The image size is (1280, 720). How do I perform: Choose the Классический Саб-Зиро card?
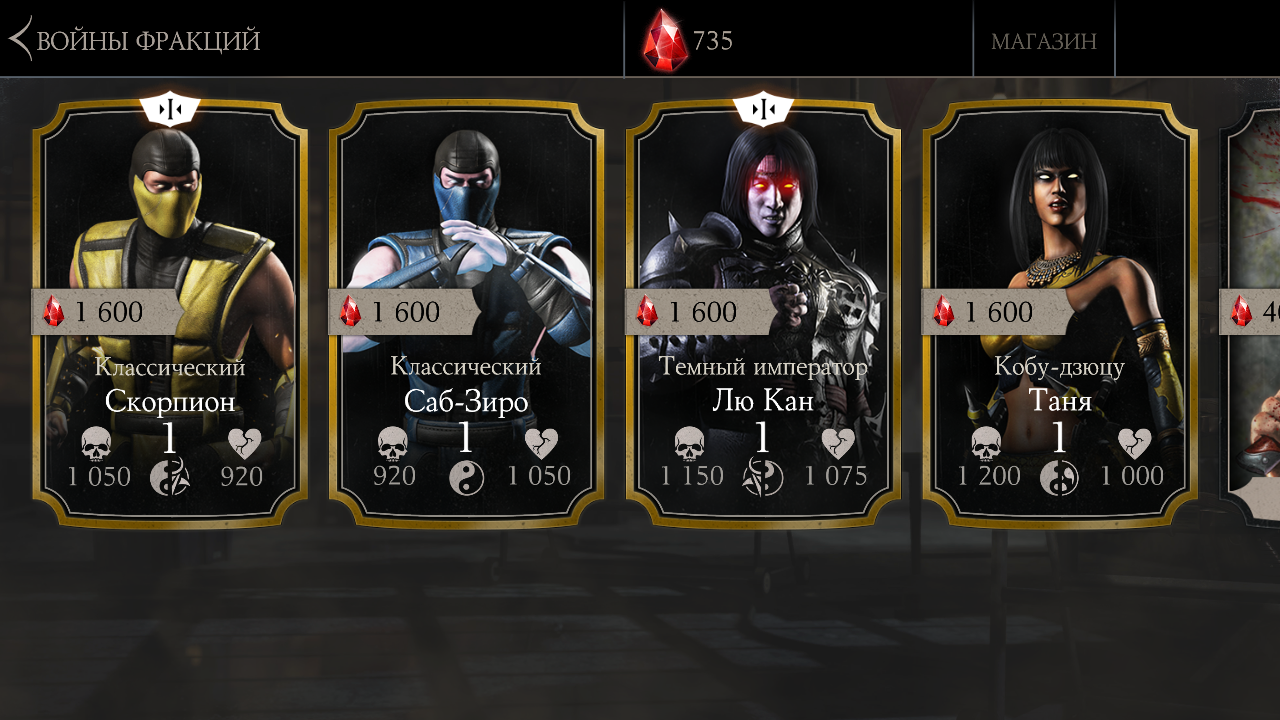pos(466,312)
